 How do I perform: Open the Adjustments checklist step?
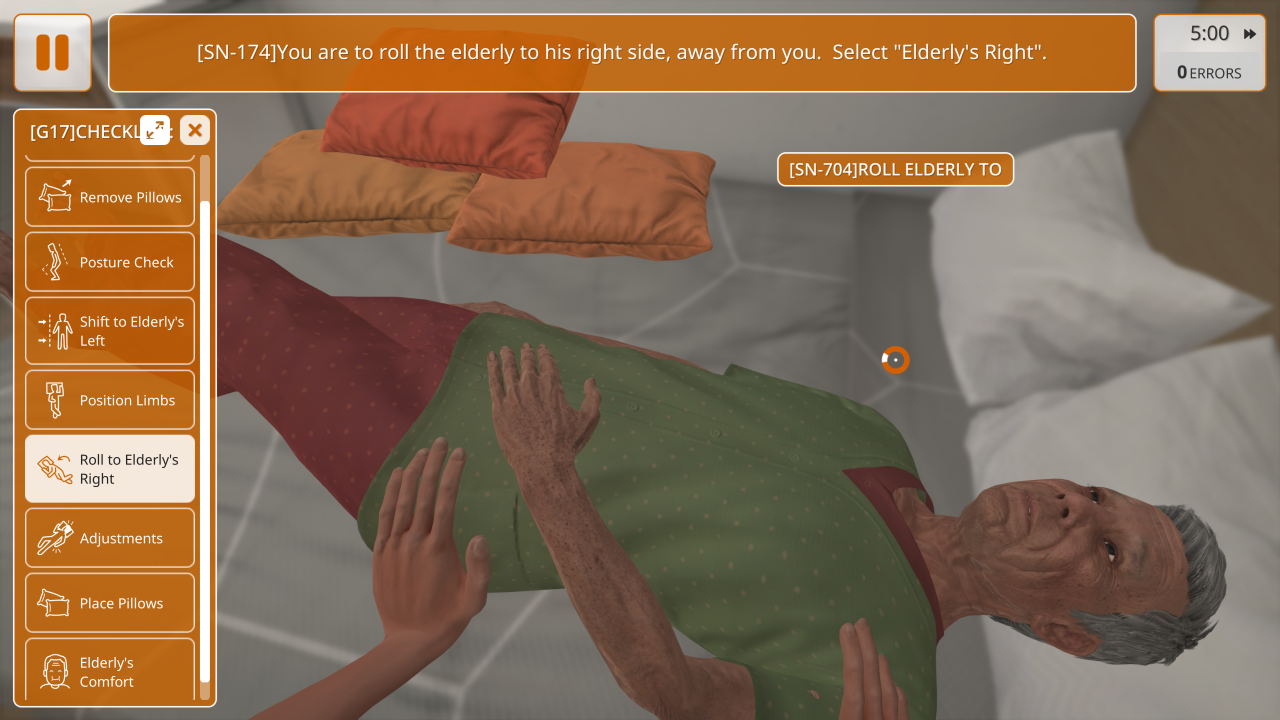(x=110, y=538)
